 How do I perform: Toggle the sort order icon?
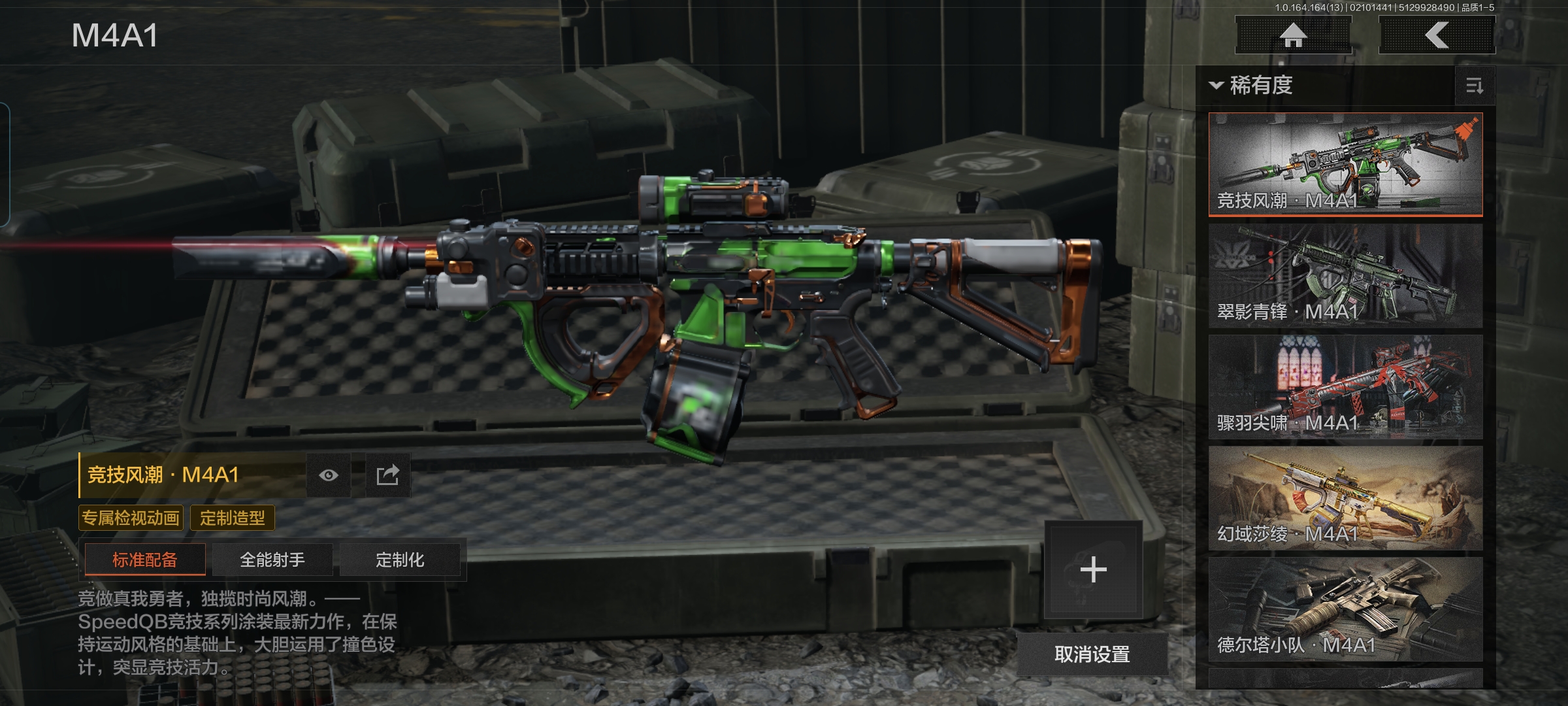point(1475,86)
